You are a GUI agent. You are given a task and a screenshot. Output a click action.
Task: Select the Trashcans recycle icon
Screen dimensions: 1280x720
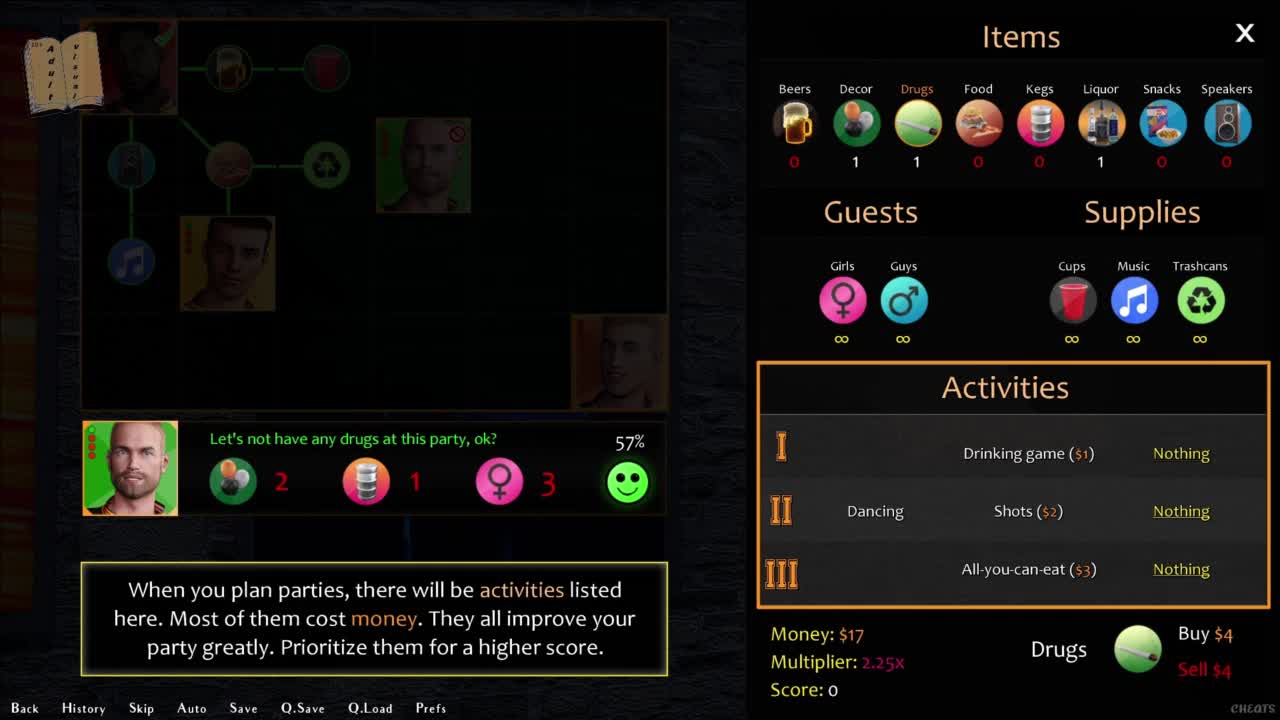1200,301
